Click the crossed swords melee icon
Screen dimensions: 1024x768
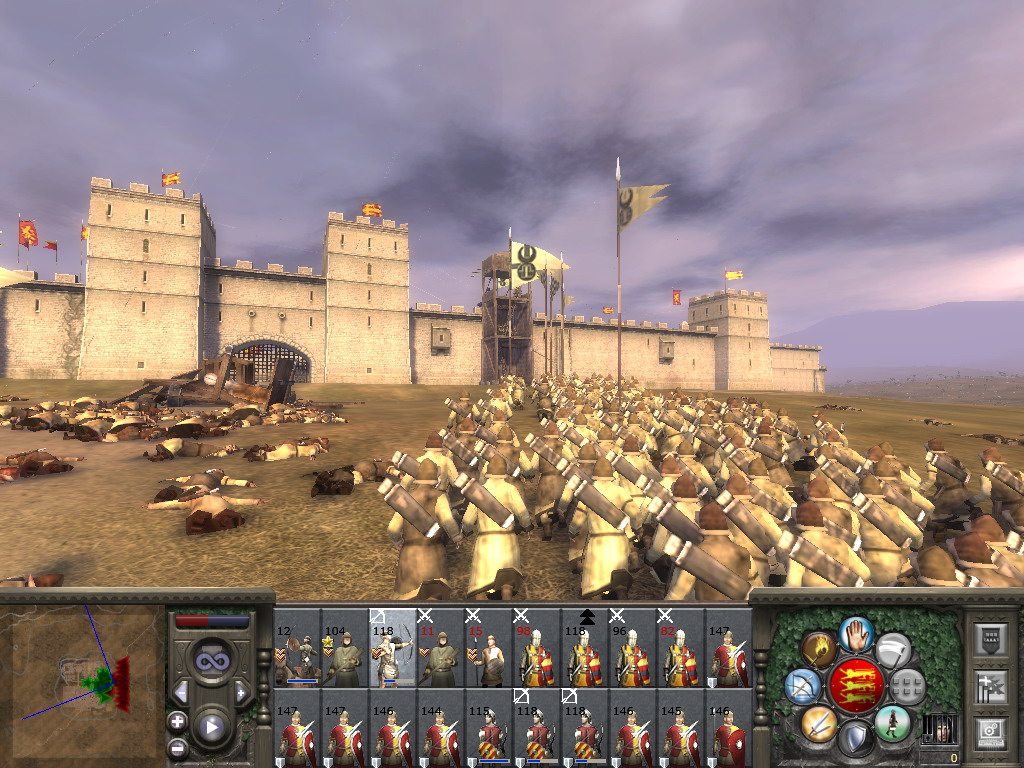coord(819,721)
